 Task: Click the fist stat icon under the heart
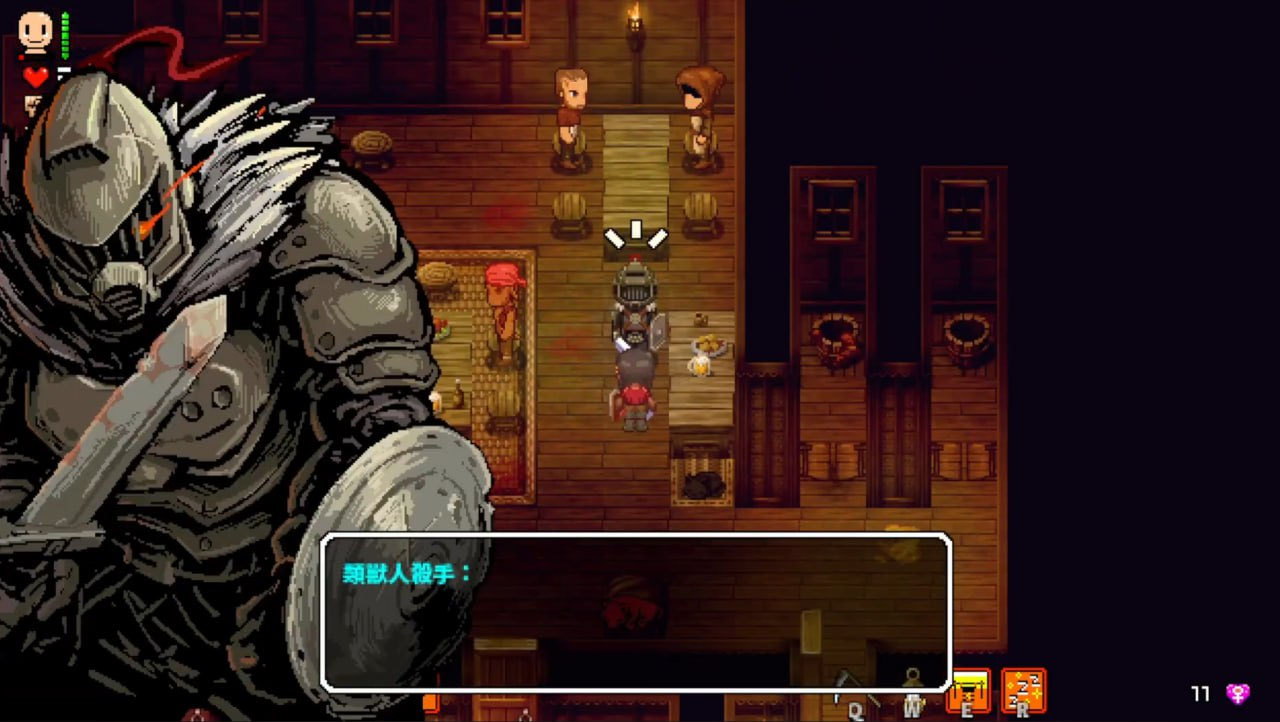(33, 104)
